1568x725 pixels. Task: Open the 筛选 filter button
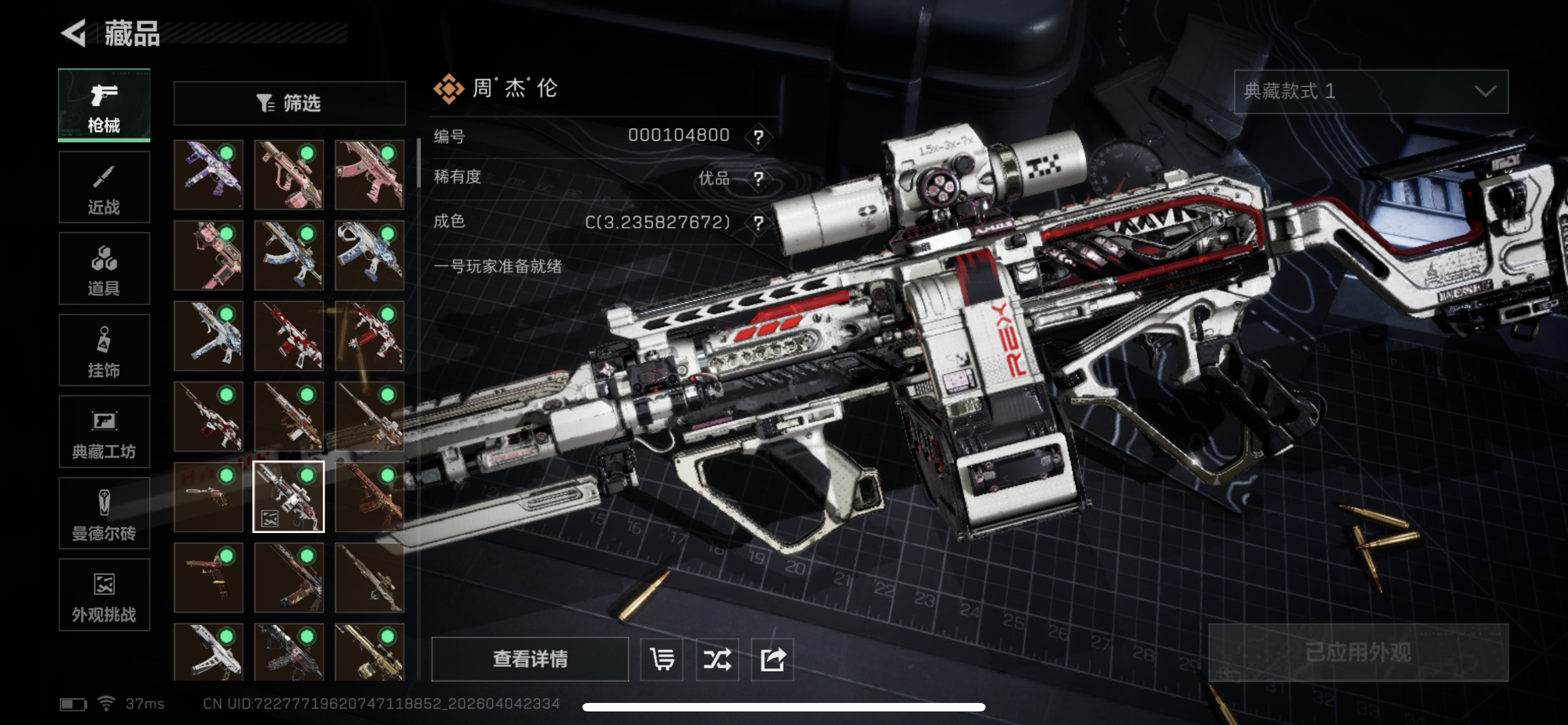click(x=289, y=103)
